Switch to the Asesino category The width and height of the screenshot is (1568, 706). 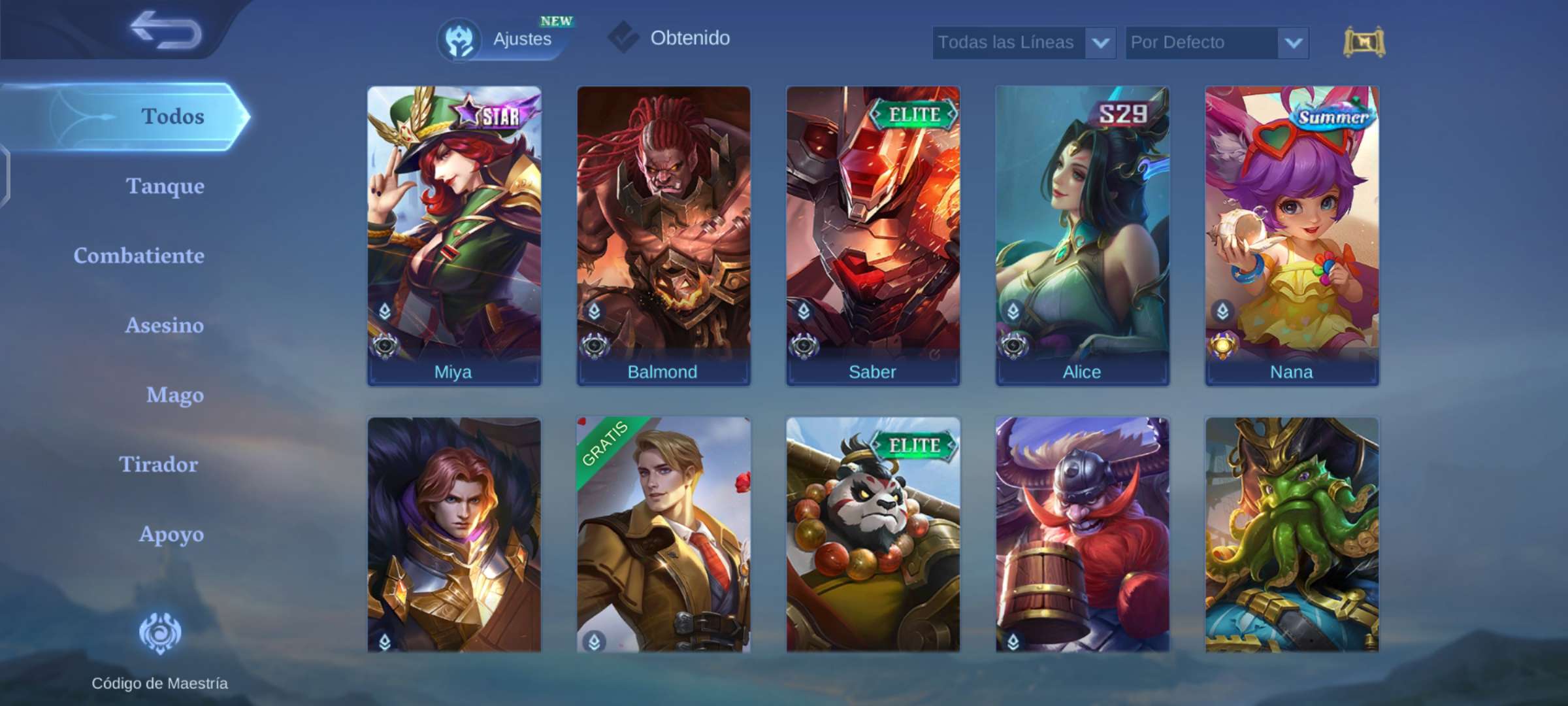(164, 326)
